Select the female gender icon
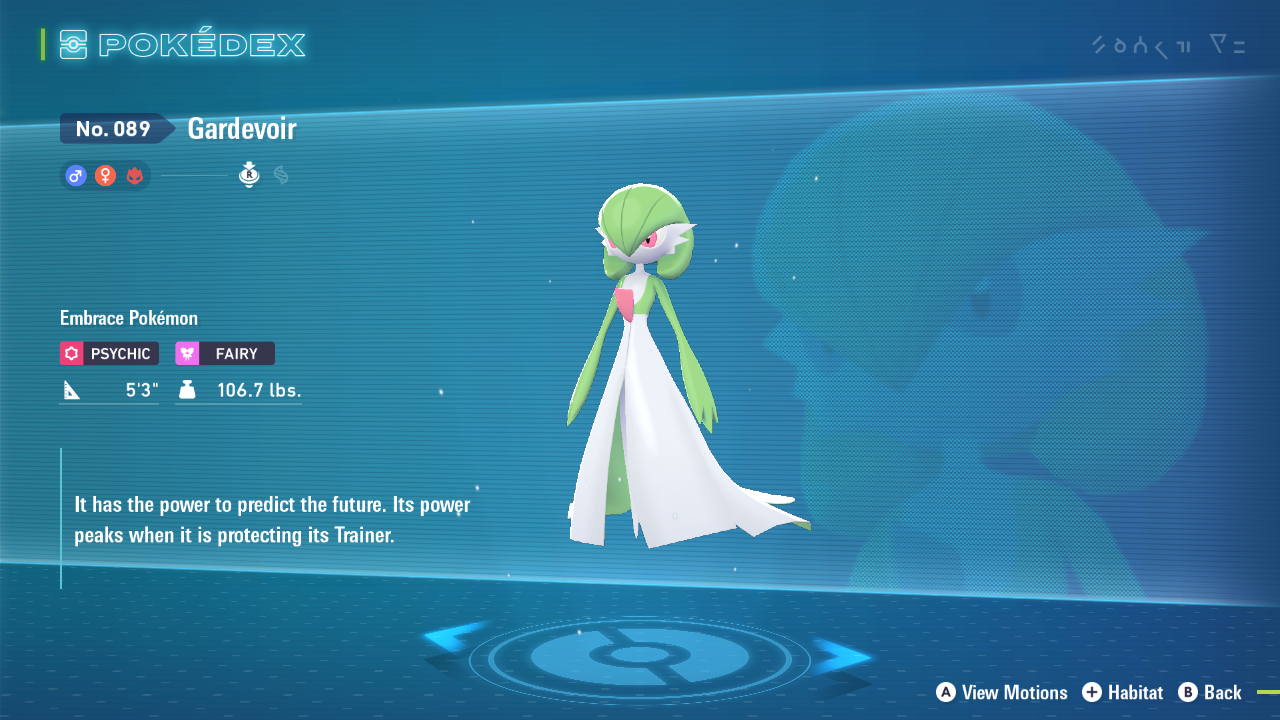Screen dimensions: 1280x720 pos(105,176)
